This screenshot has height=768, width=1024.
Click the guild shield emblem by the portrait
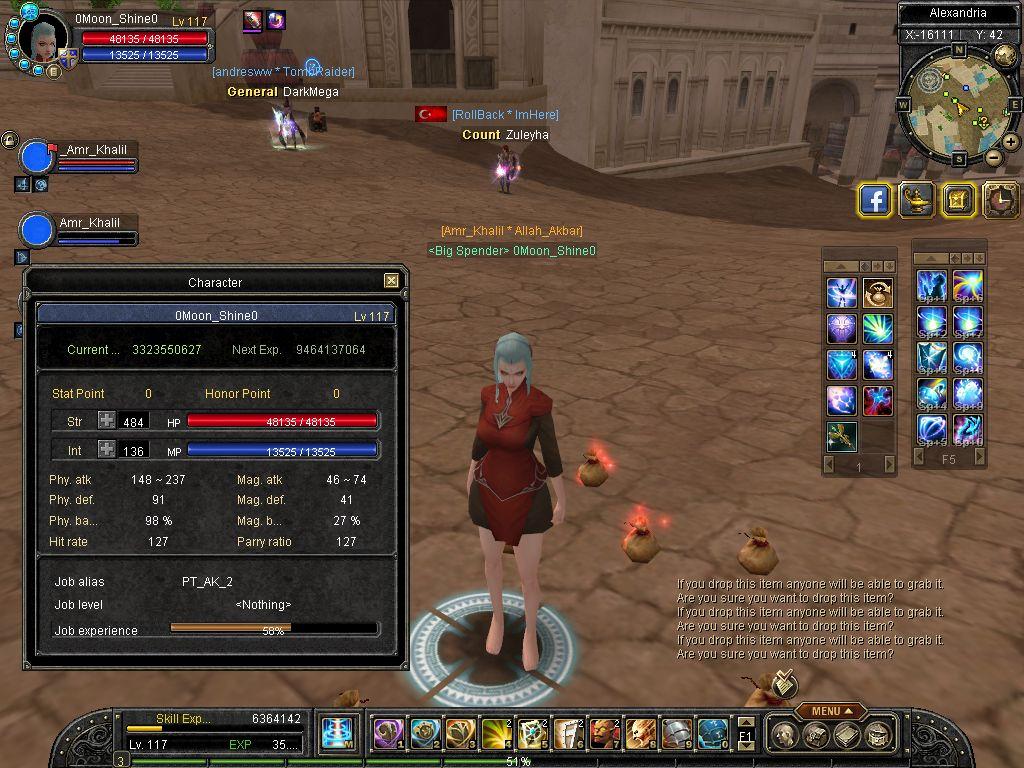point(67,56)
